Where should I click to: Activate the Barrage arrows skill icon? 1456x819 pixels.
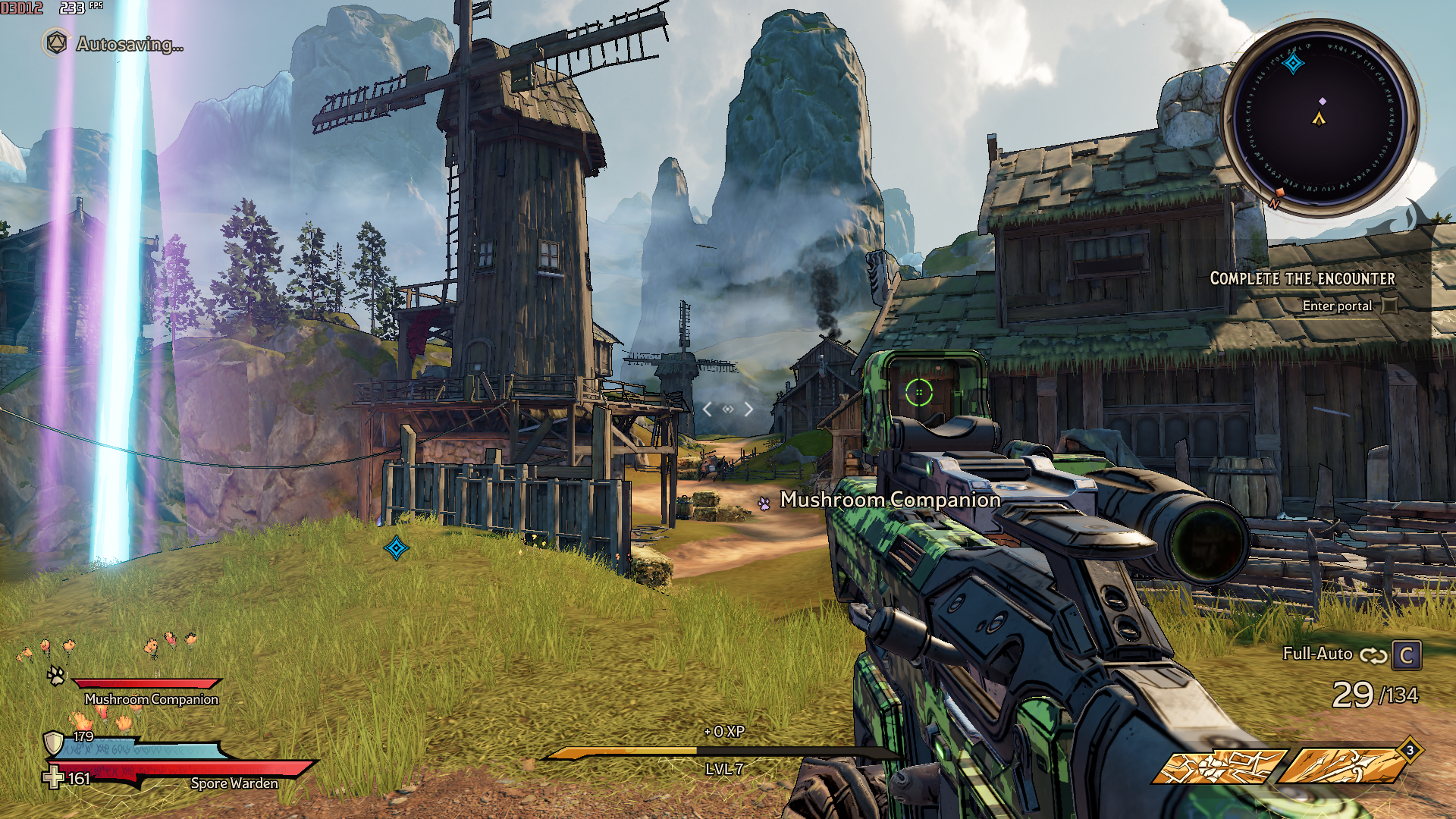(x=1342, y=766)
